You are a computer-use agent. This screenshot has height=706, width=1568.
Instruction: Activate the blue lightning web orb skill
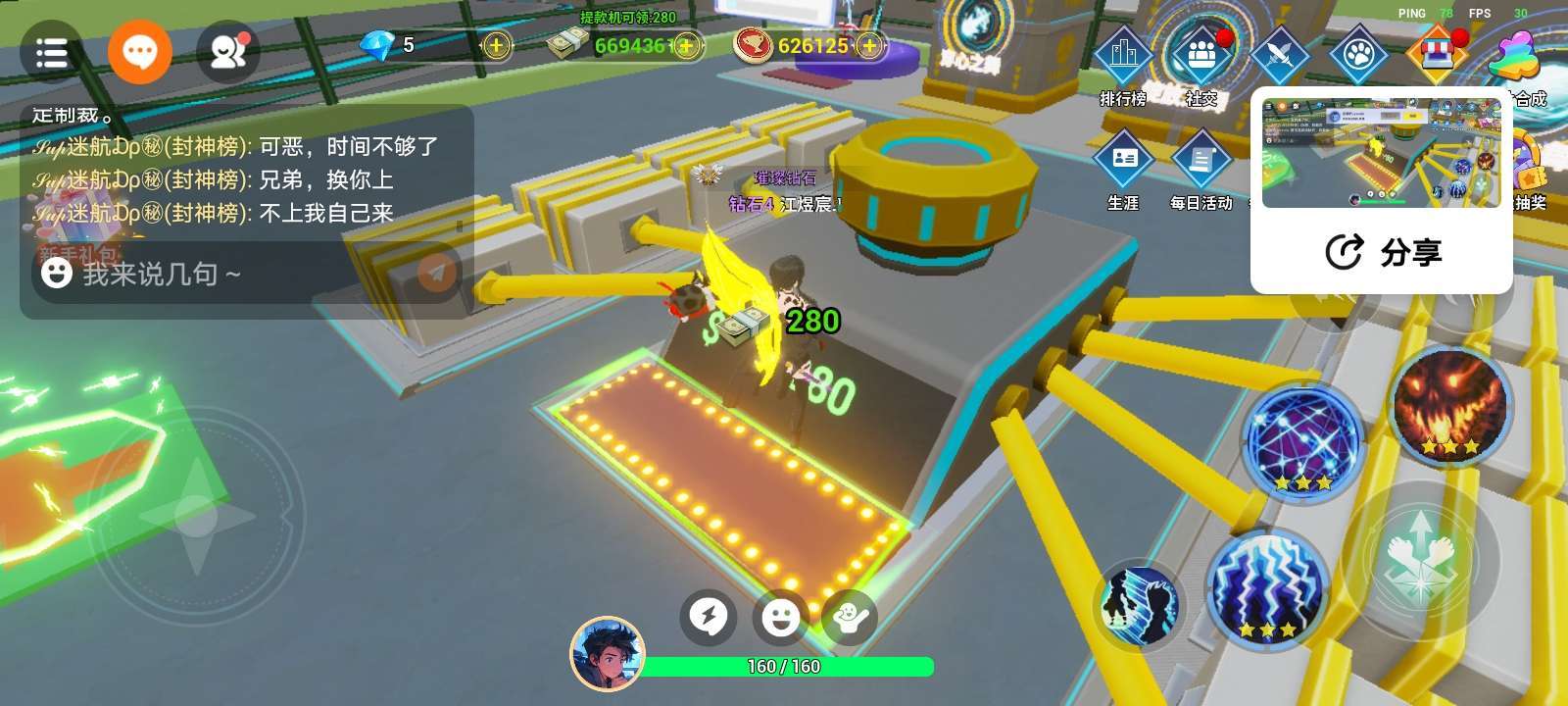[x=1302, y=441]
